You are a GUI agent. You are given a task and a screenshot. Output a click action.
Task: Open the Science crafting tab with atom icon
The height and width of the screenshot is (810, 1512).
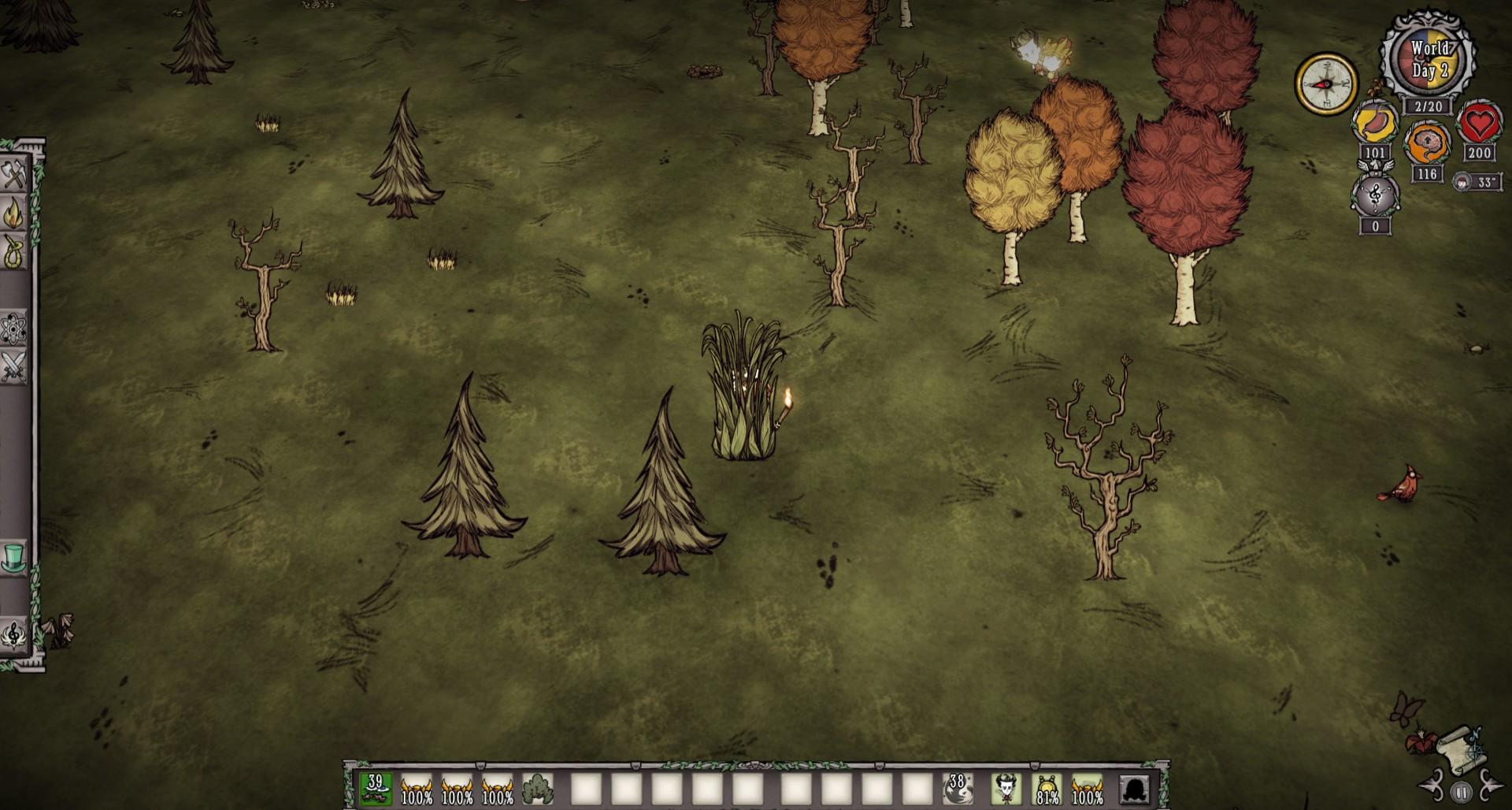pos(13,329)
